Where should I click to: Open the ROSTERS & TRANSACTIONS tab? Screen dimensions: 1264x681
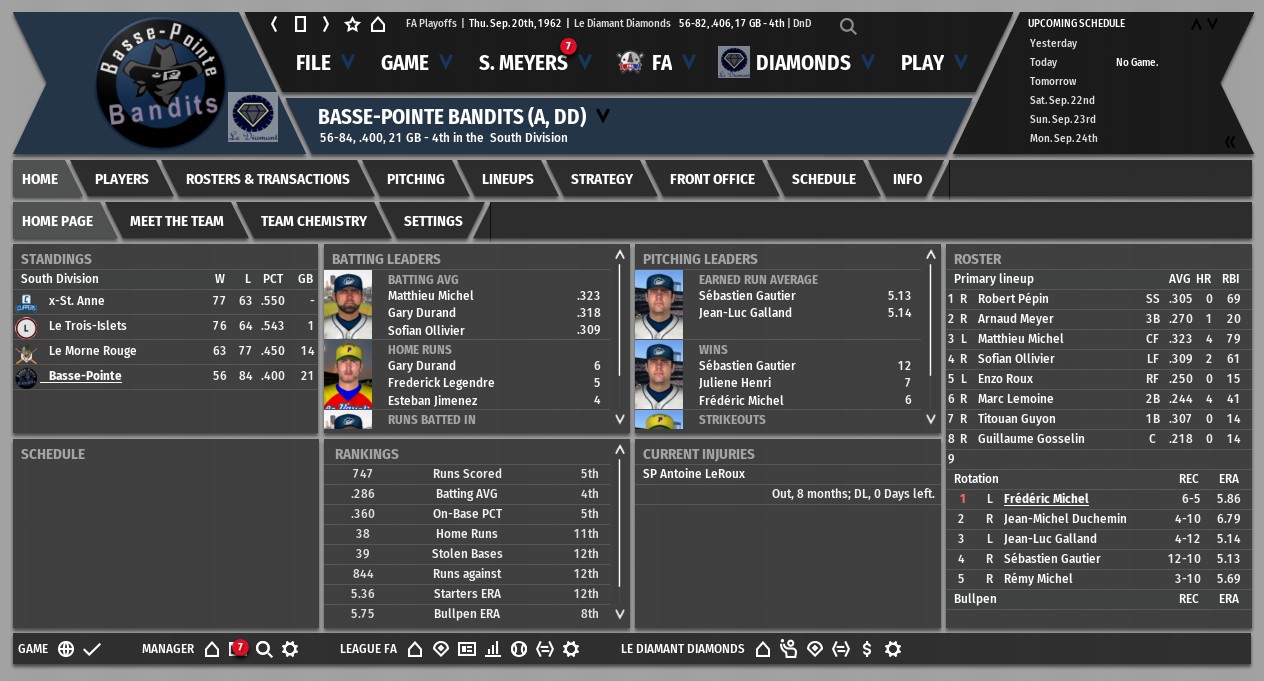pos(267,179)
